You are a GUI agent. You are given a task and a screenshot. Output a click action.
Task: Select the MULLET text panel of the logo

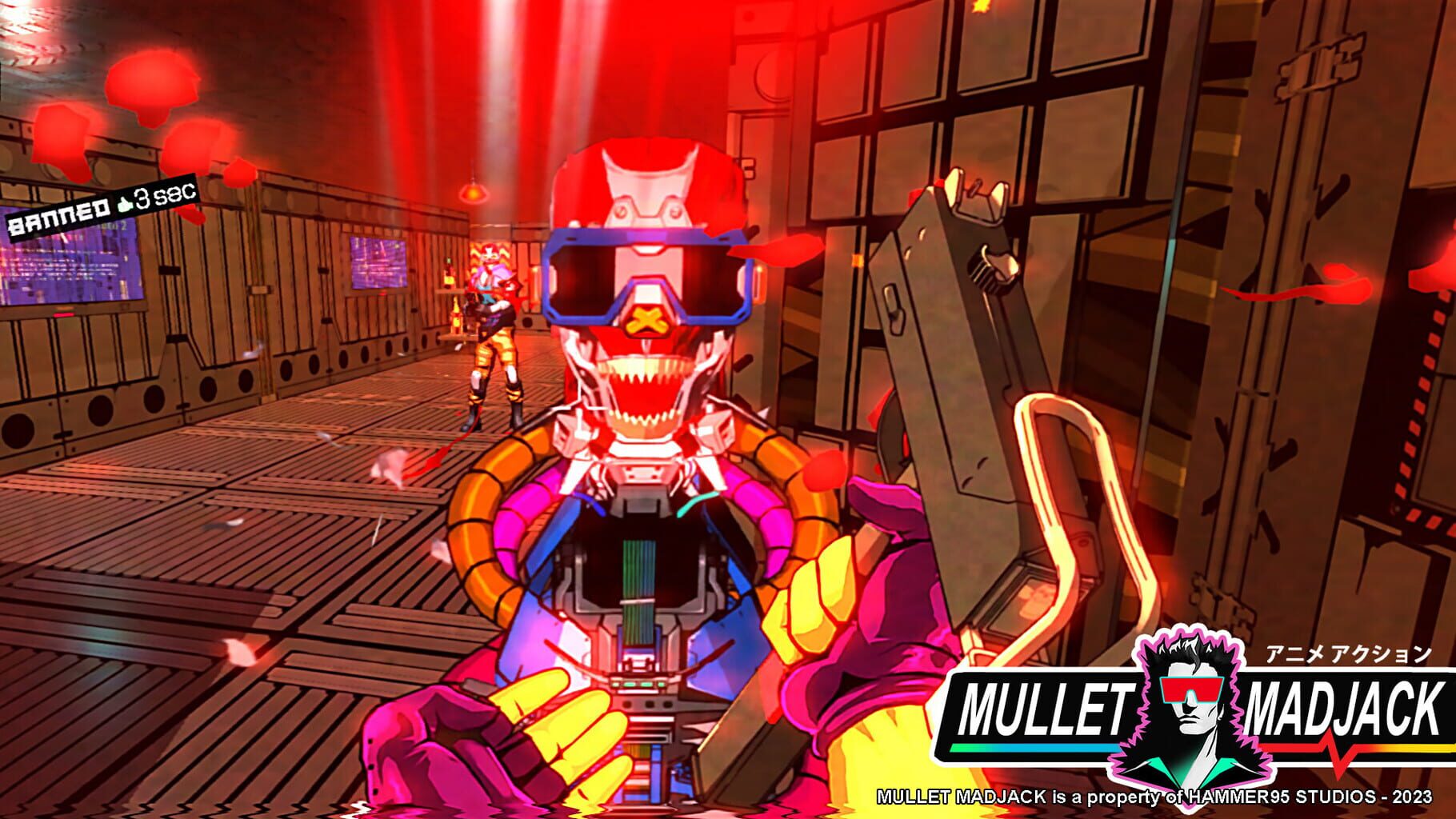pos(1043,705)
